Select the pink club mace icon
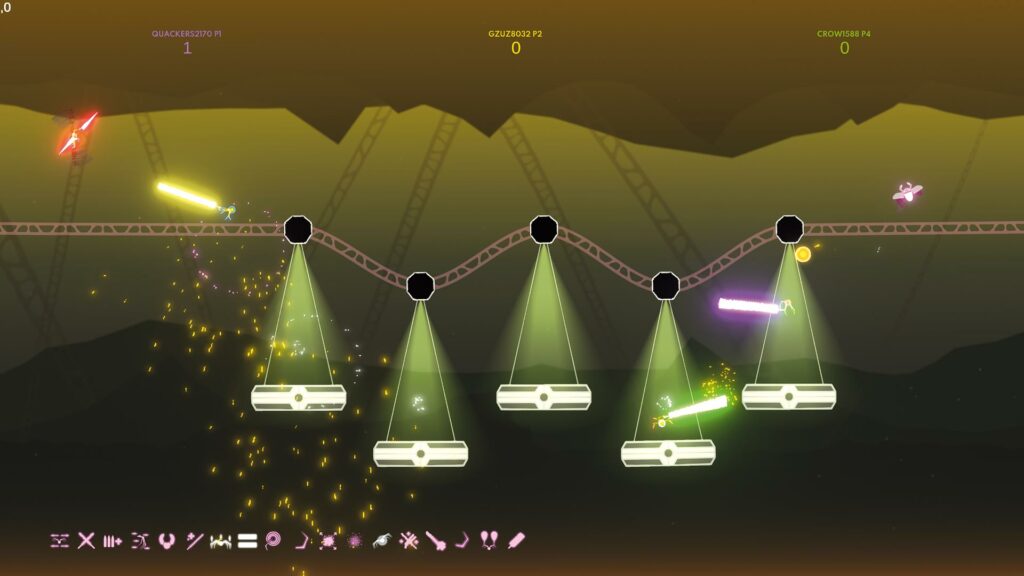This screenshot has height=576, width=1024. tap(435, 541)
